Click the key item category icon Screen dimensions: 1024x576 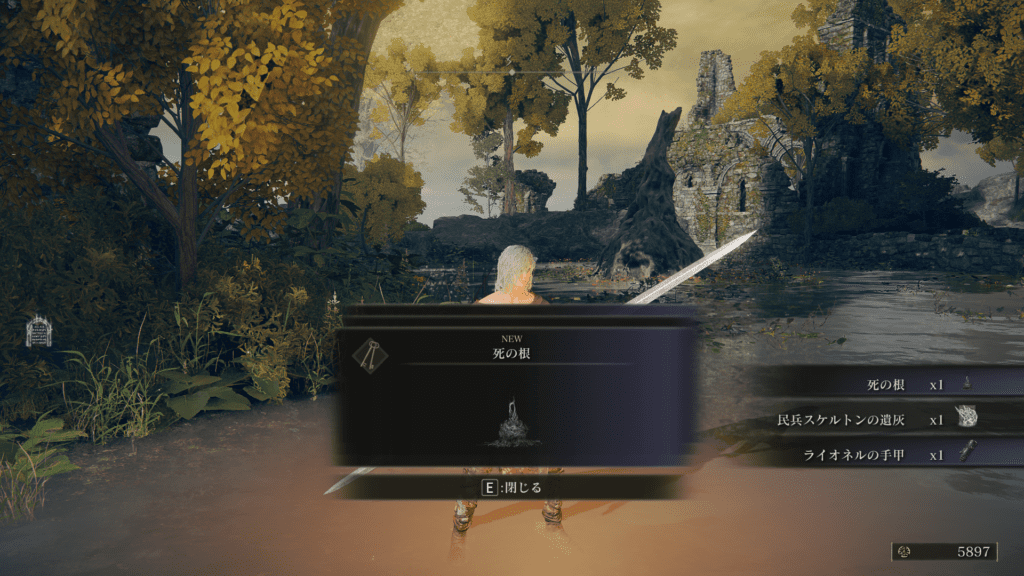coord(370,355)
